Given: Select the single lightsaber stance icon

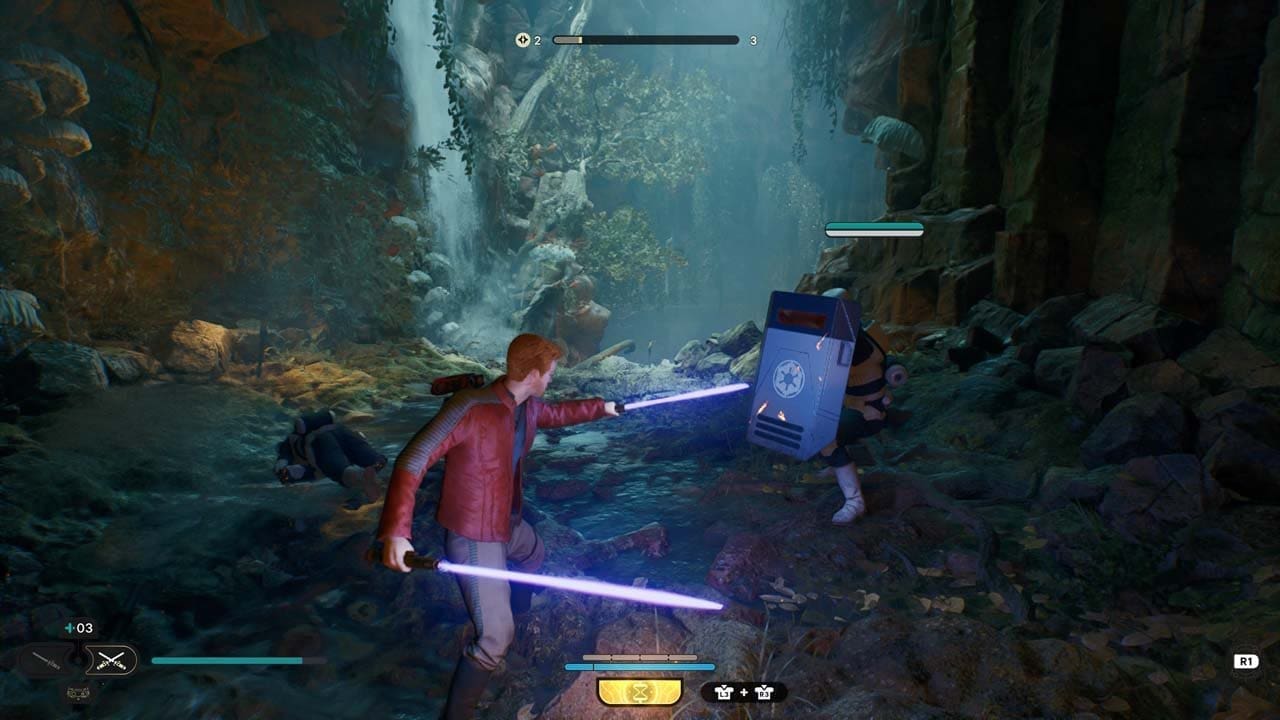Looking at the screenshot, I should click(x=45, y=657).
